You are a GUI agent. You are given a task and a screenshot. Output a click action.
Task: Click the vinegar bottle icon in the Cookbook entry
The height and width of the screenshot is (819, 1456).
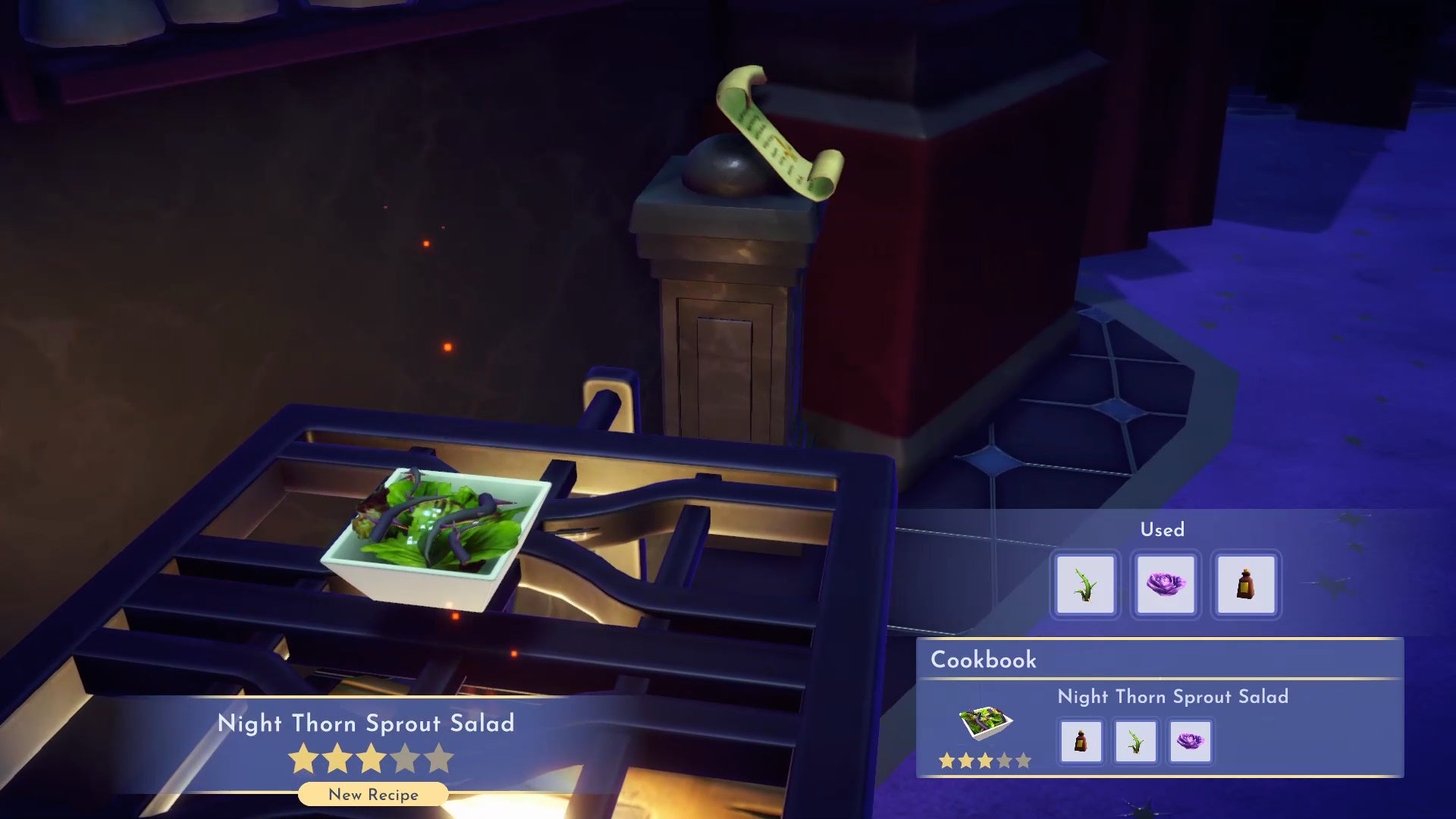tap(1080, 742)
